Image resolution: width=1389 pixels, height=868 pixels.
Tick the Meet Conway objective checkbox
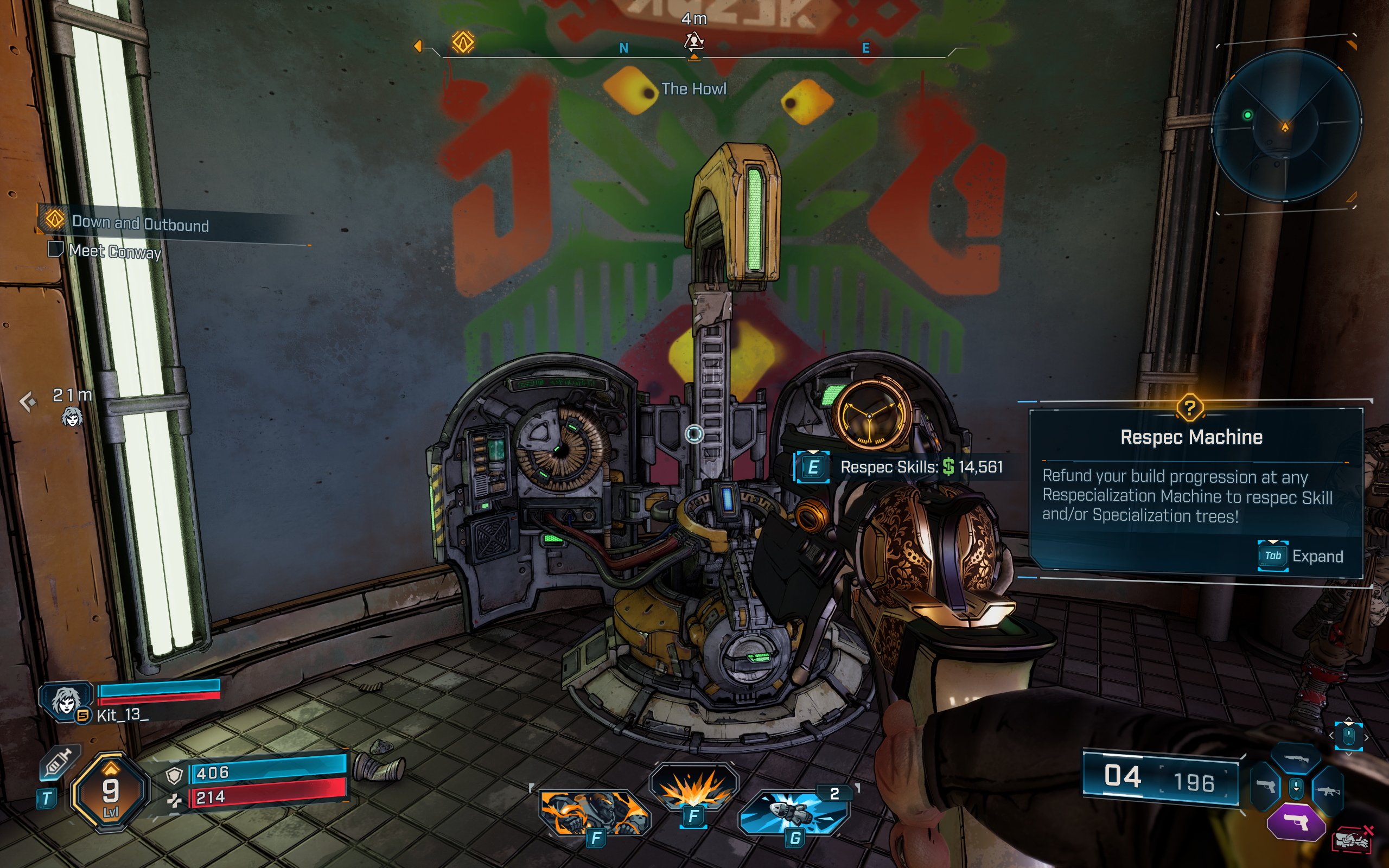pyautogui.click(x=55, y=250)
